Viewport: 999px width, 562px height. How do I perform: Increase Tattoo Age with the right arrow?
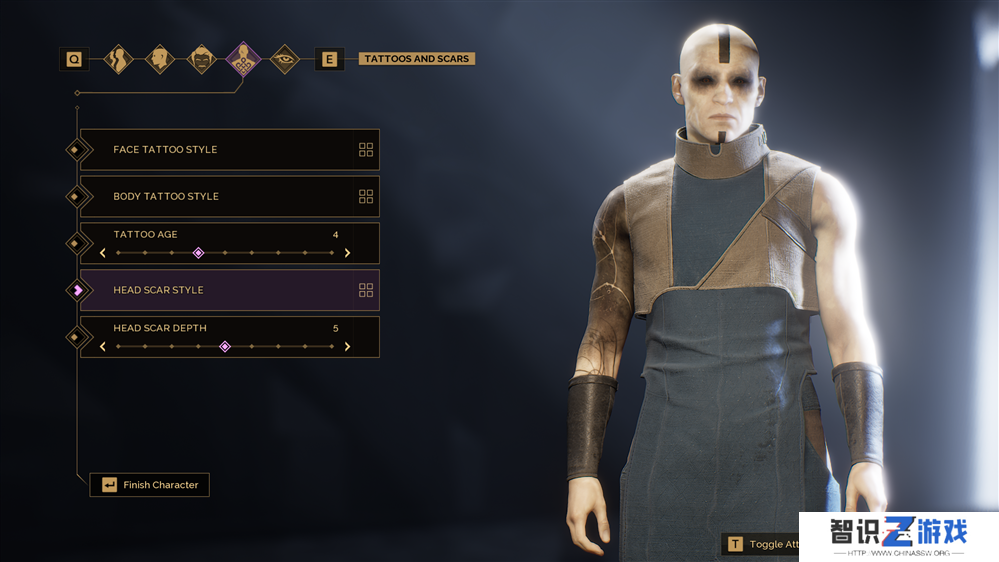pos(347,253)
